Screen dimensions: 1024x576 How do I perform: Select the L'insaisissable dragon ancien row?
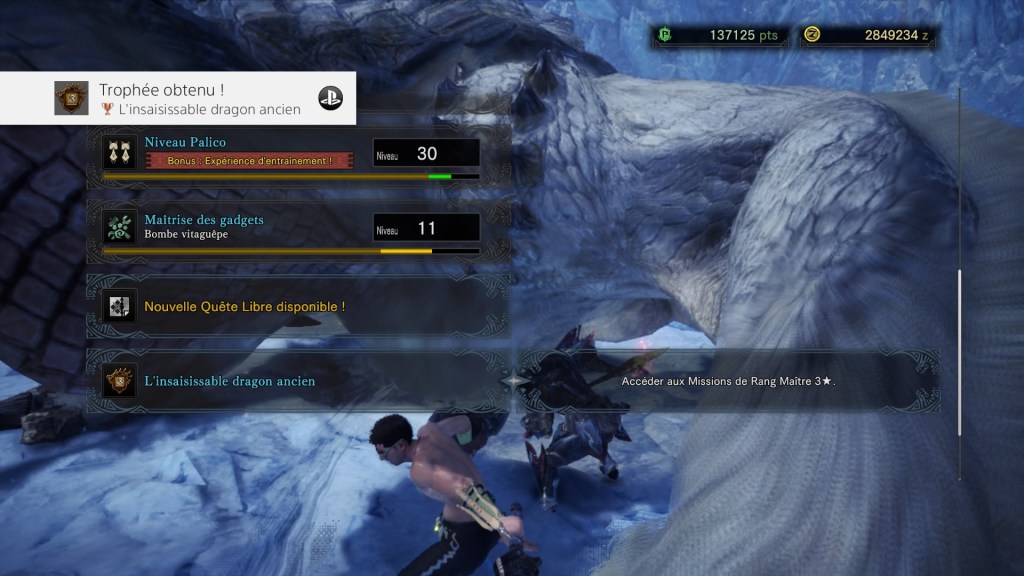297,381
